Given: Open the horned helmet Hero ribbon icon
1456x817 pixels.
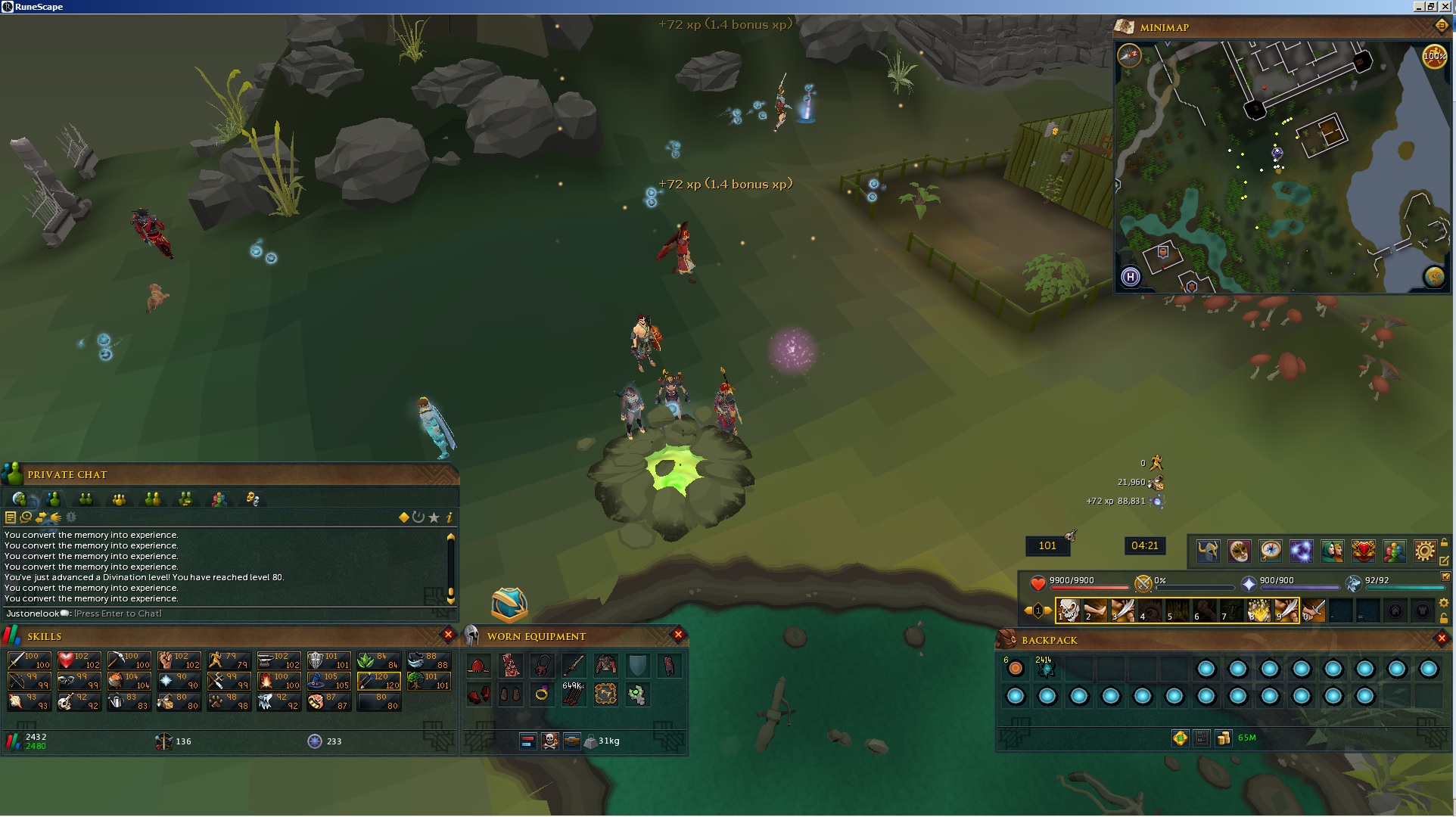Looking at the screenshot, I should 1208,551.
